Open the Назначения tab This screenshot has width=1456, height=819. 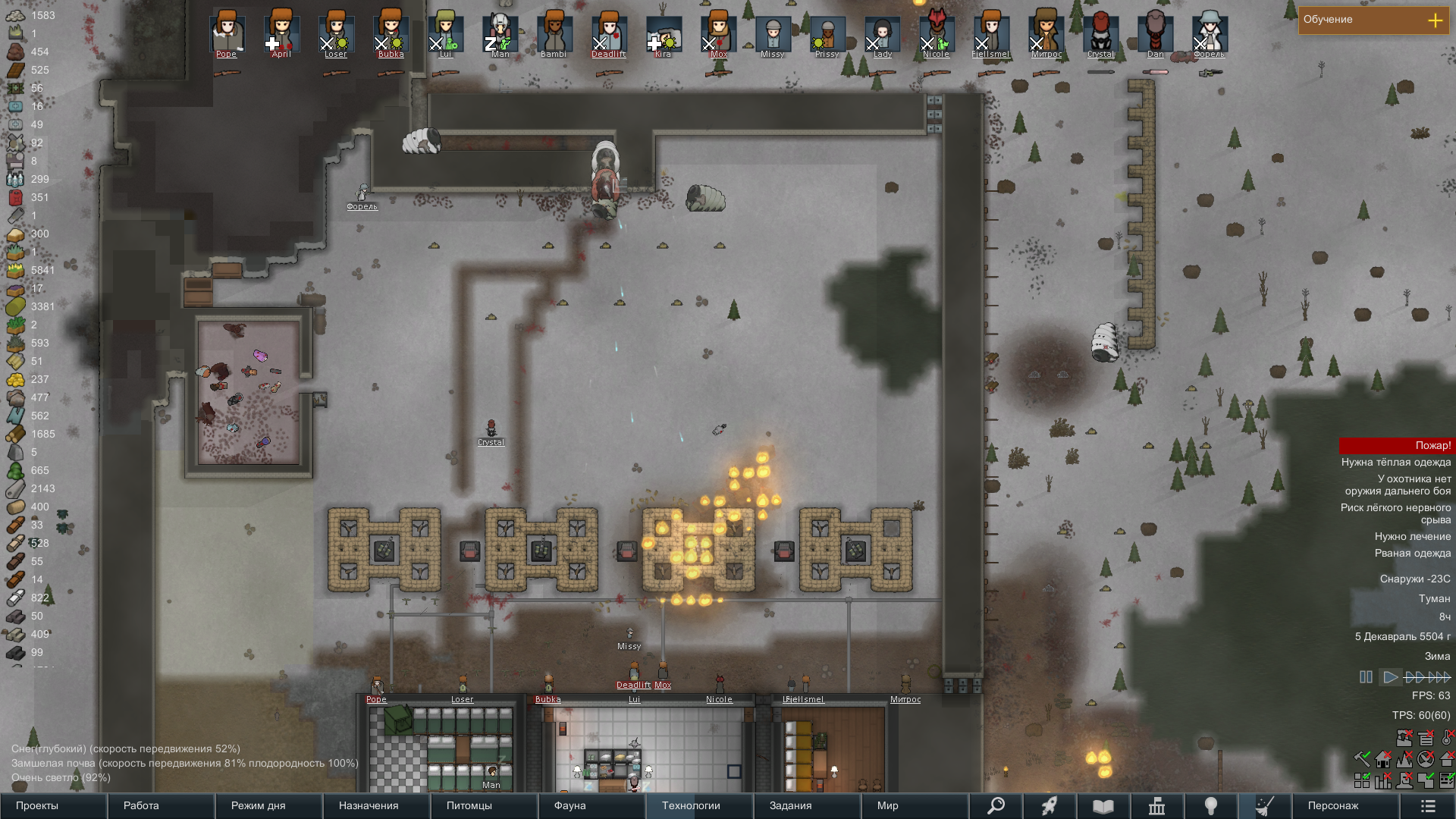[376, 805]
